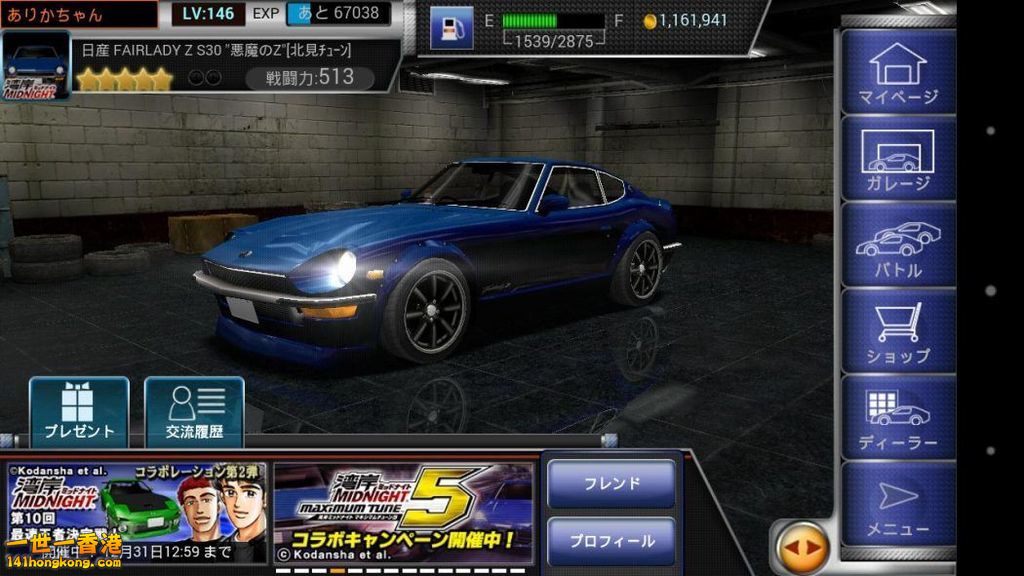Open the Shop (ショップ) menu
Screen dimensions: 1024x576
[897, 330]
